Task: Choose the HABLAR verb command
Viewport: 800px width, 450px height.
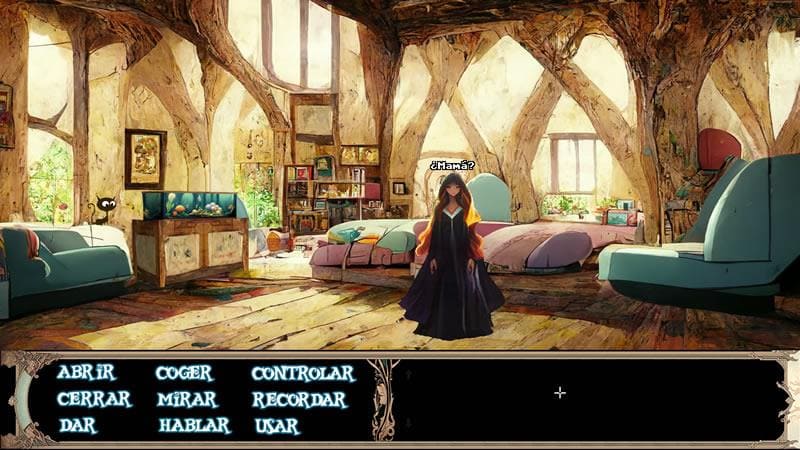Action: click(194, 425)
